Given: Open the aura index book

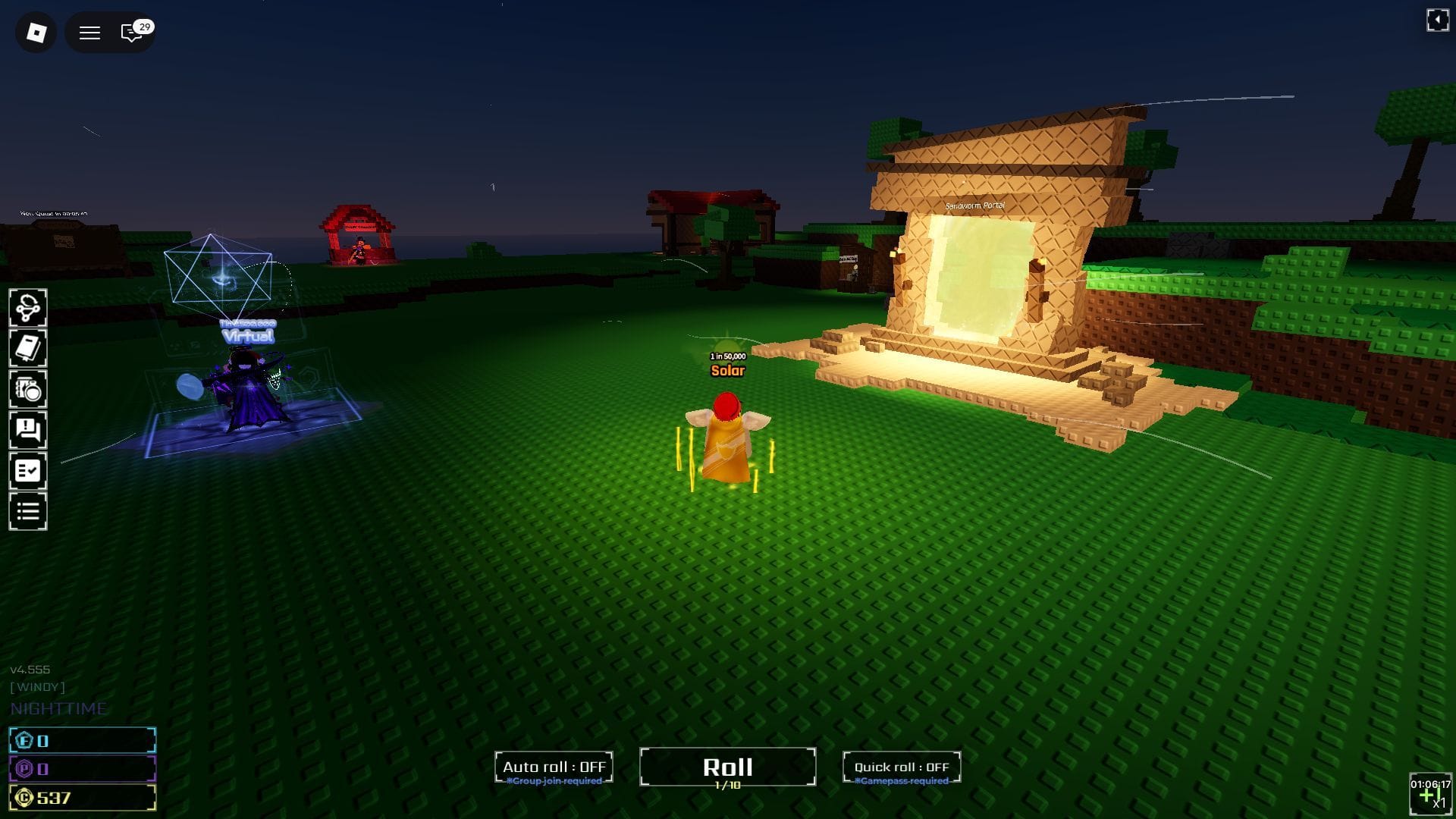Looking at the screenshot, I should 28,347.
